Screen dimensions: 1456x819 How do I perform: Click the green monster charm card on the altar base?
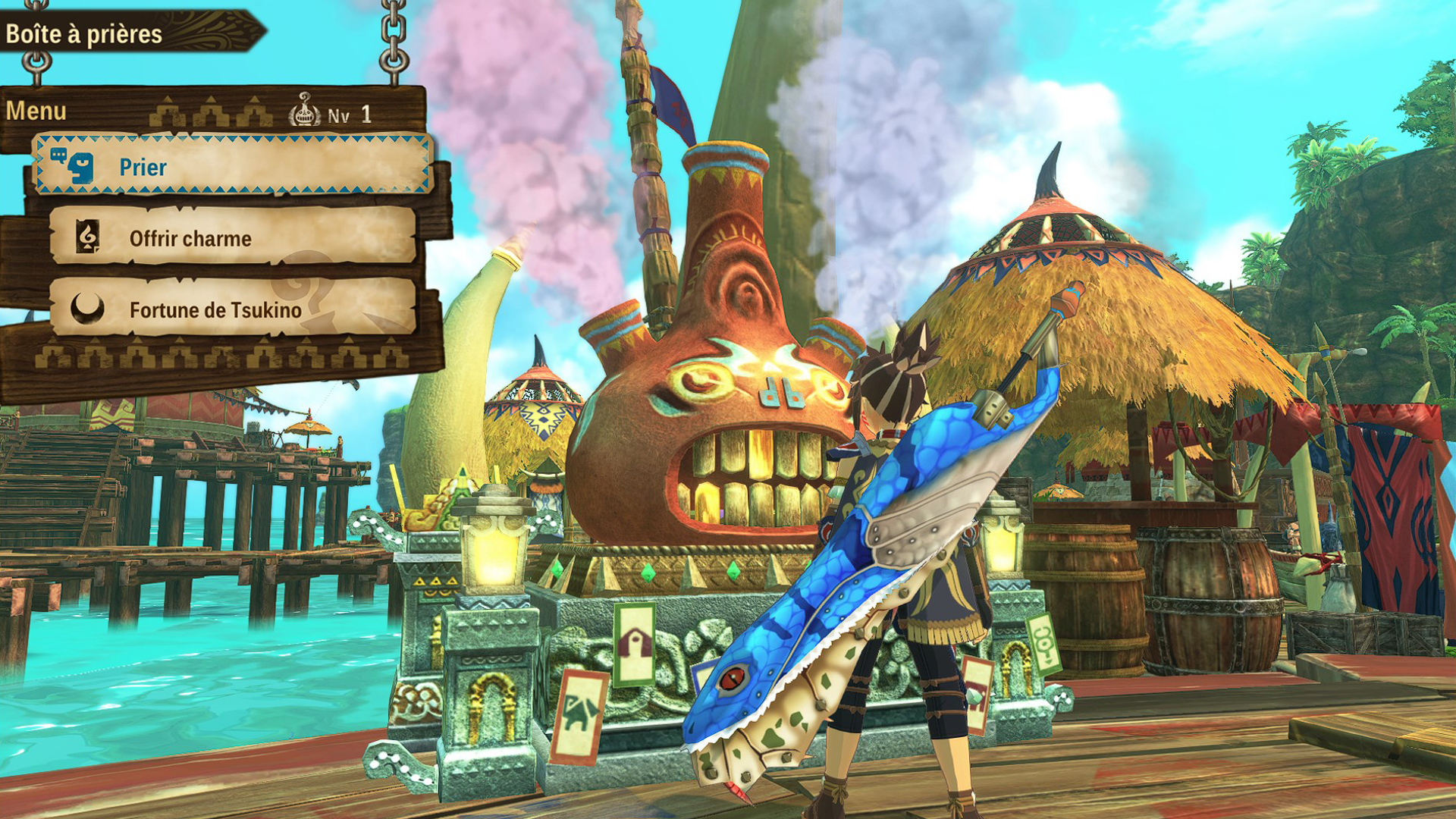coord(580,713)
